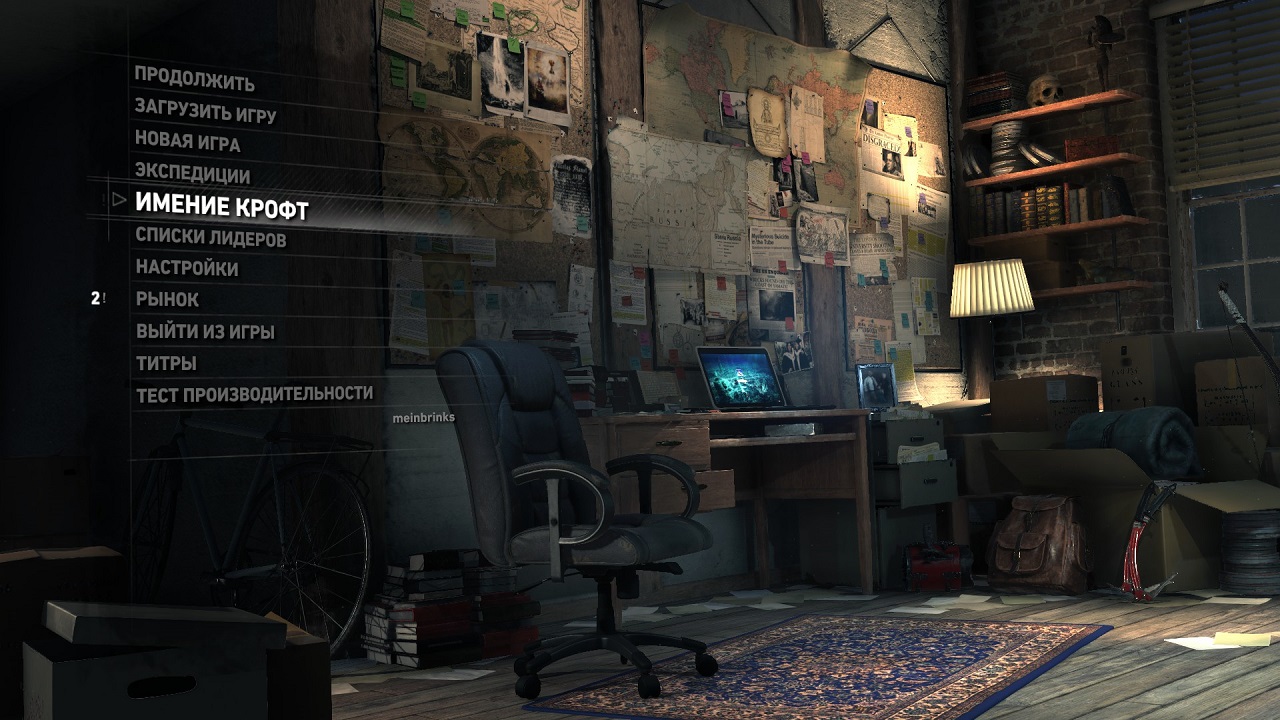Run the Тест производительности benchmark
Screen dimensions: 1280x720
[x=254, y=394]
